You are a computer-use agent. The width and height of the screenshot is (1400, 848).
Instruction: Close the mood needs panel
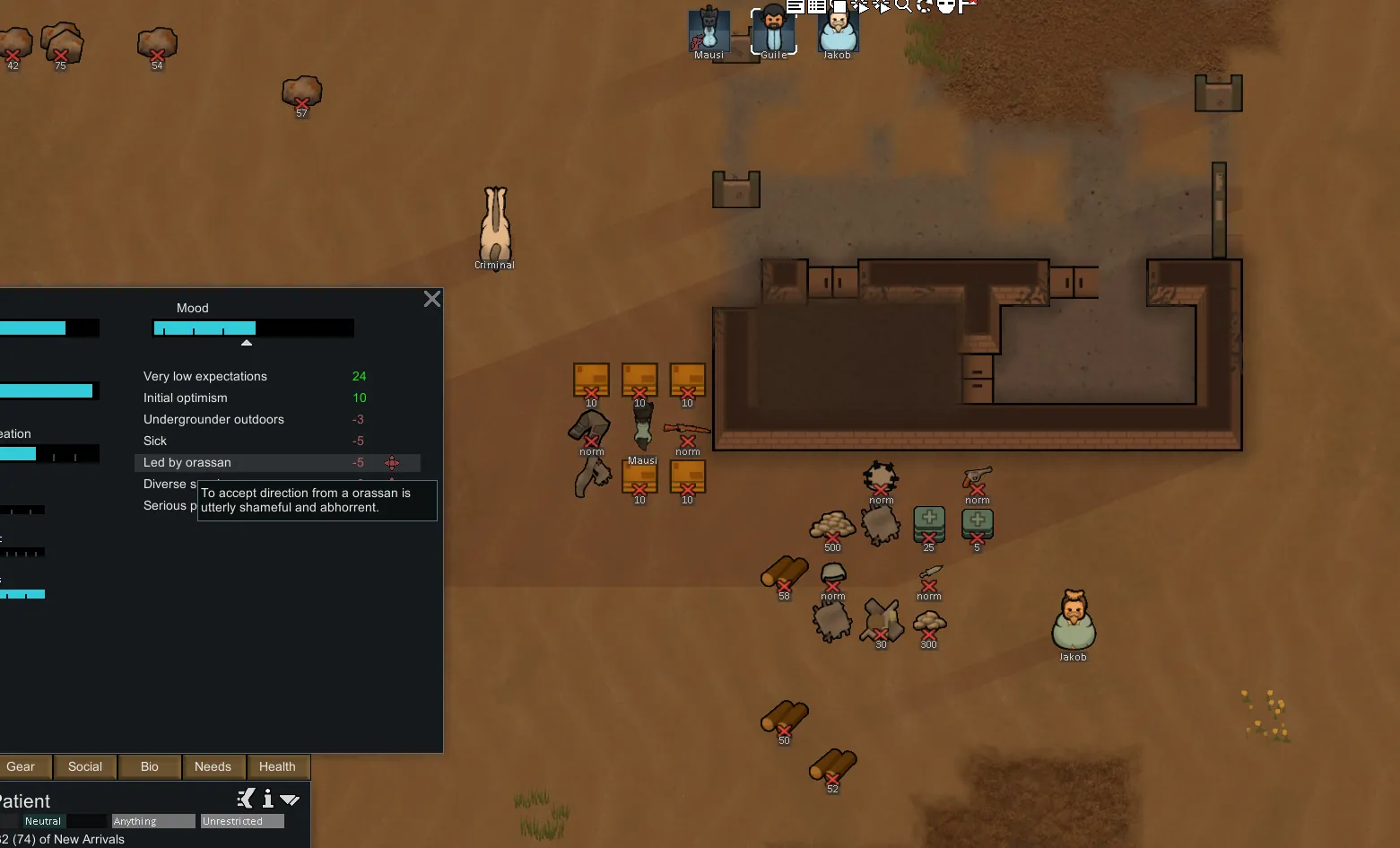pyautogui.click(x=431, y=300)
